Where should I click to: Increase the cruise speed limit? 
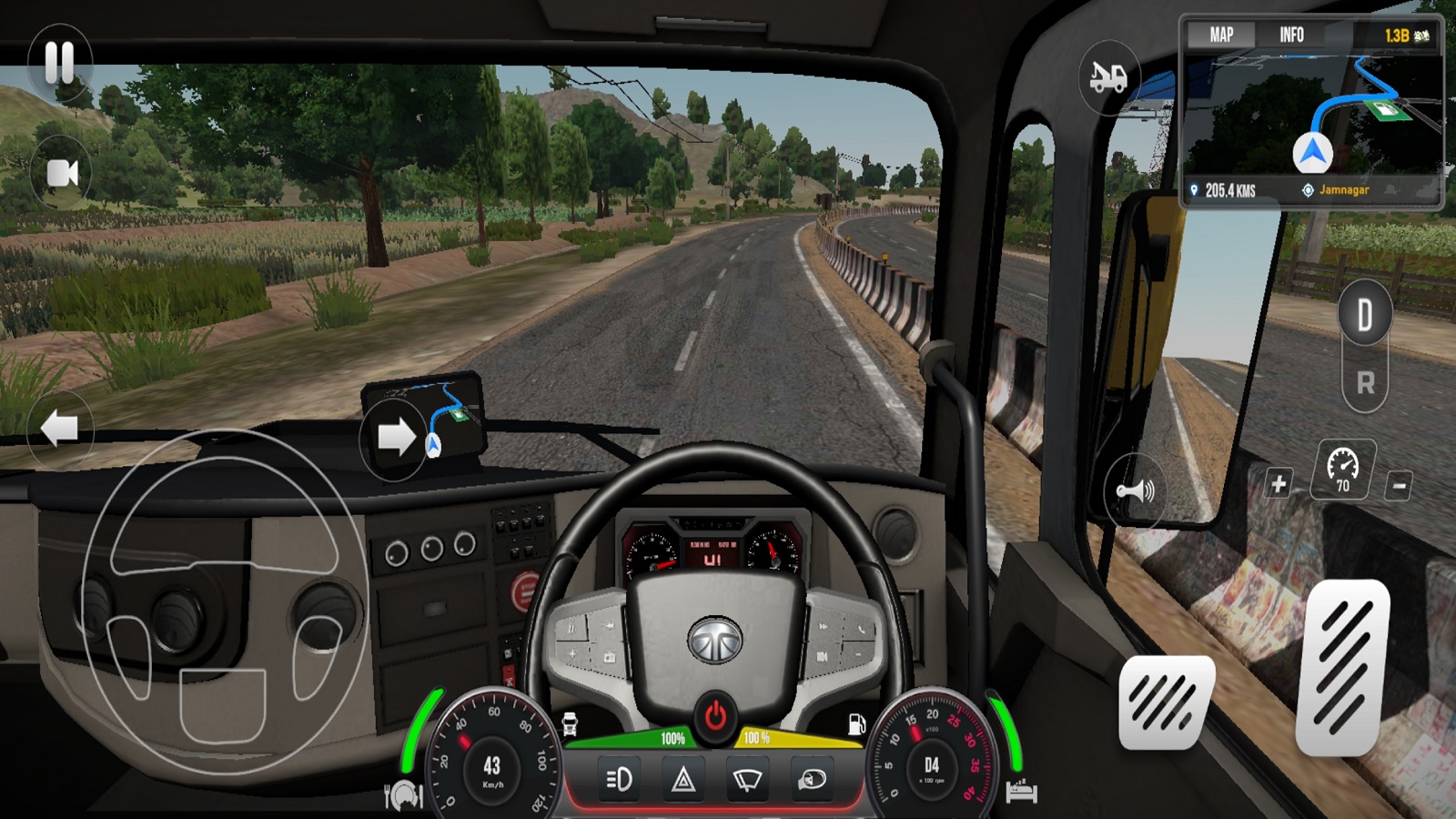(x=1279, y=483)
